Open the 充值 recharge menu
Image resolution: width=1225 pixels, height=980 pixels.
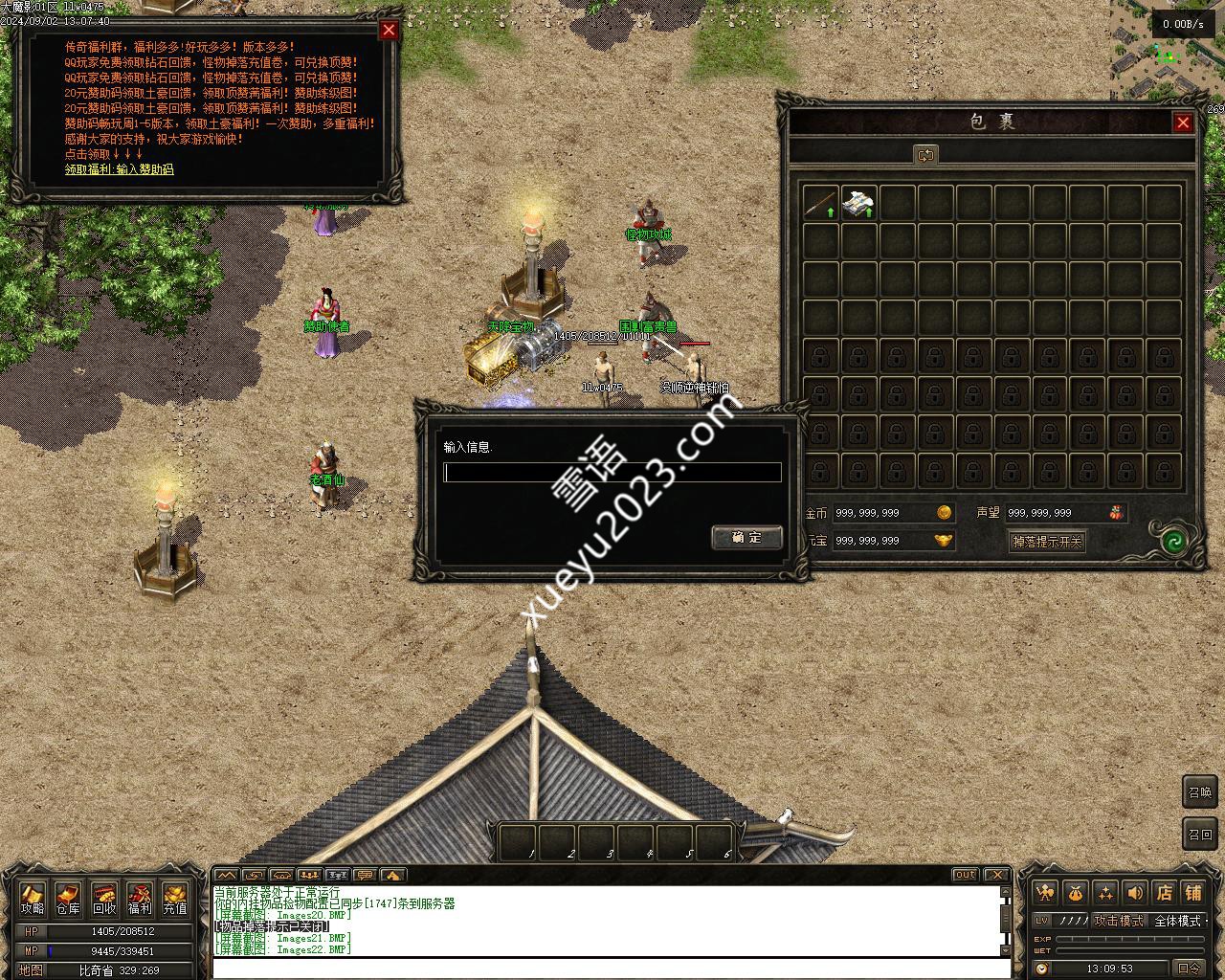(175, 900)
